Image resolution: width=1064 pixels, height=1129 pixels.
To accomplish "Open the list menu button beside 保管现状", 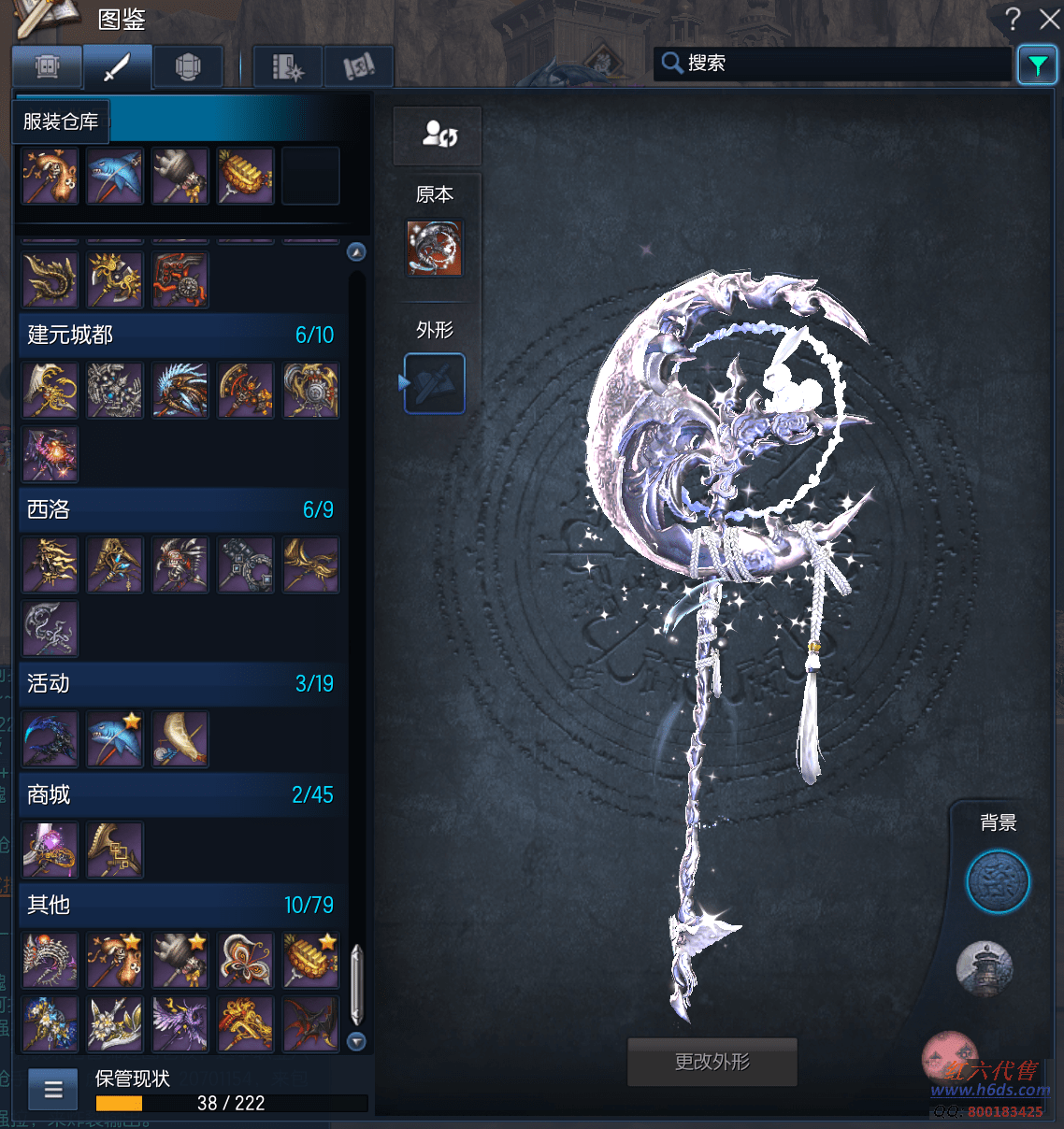I will (x=53, y=1089).
